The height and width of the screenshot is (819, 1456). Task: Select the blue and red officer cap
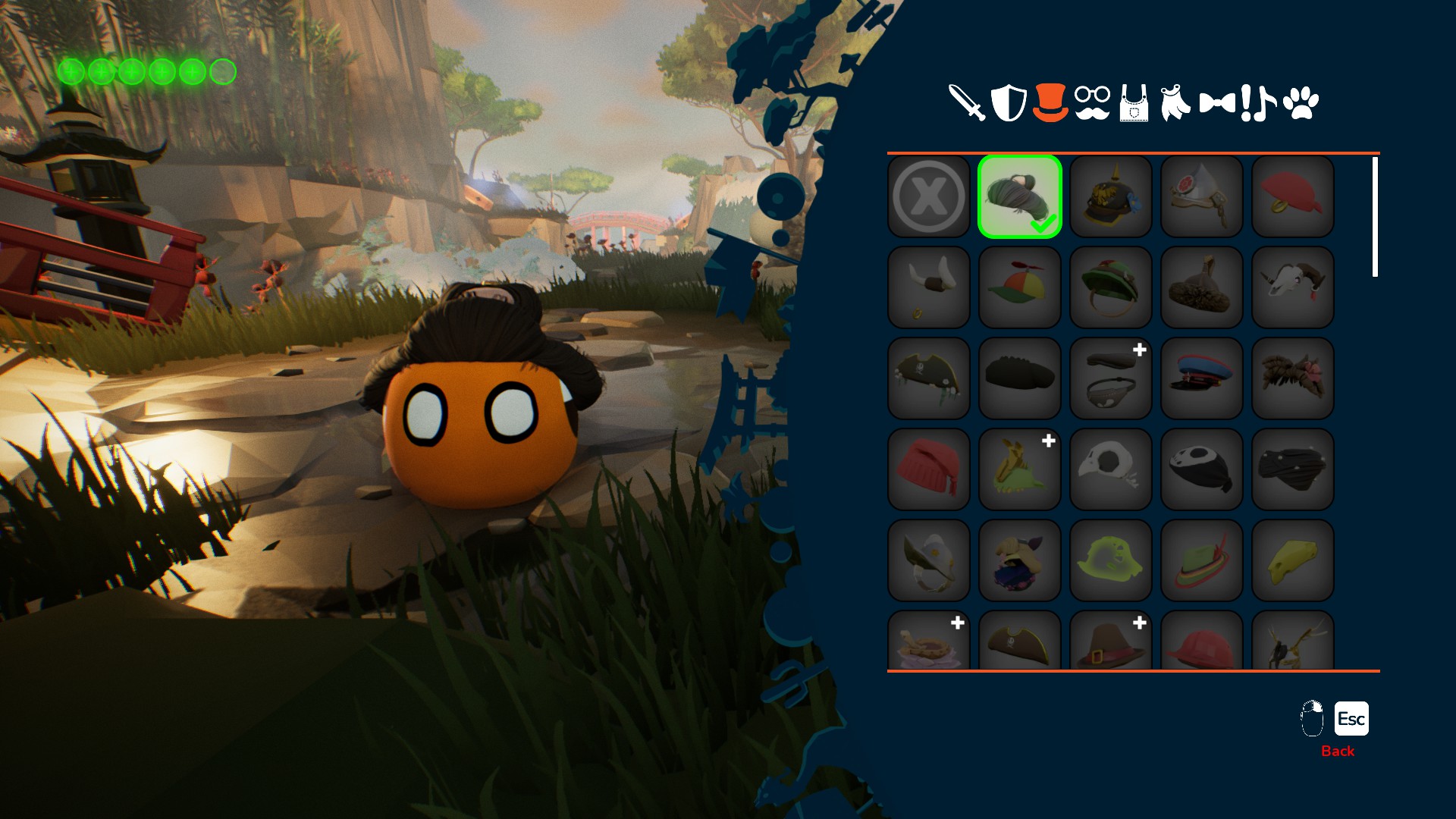[1202, 378]
